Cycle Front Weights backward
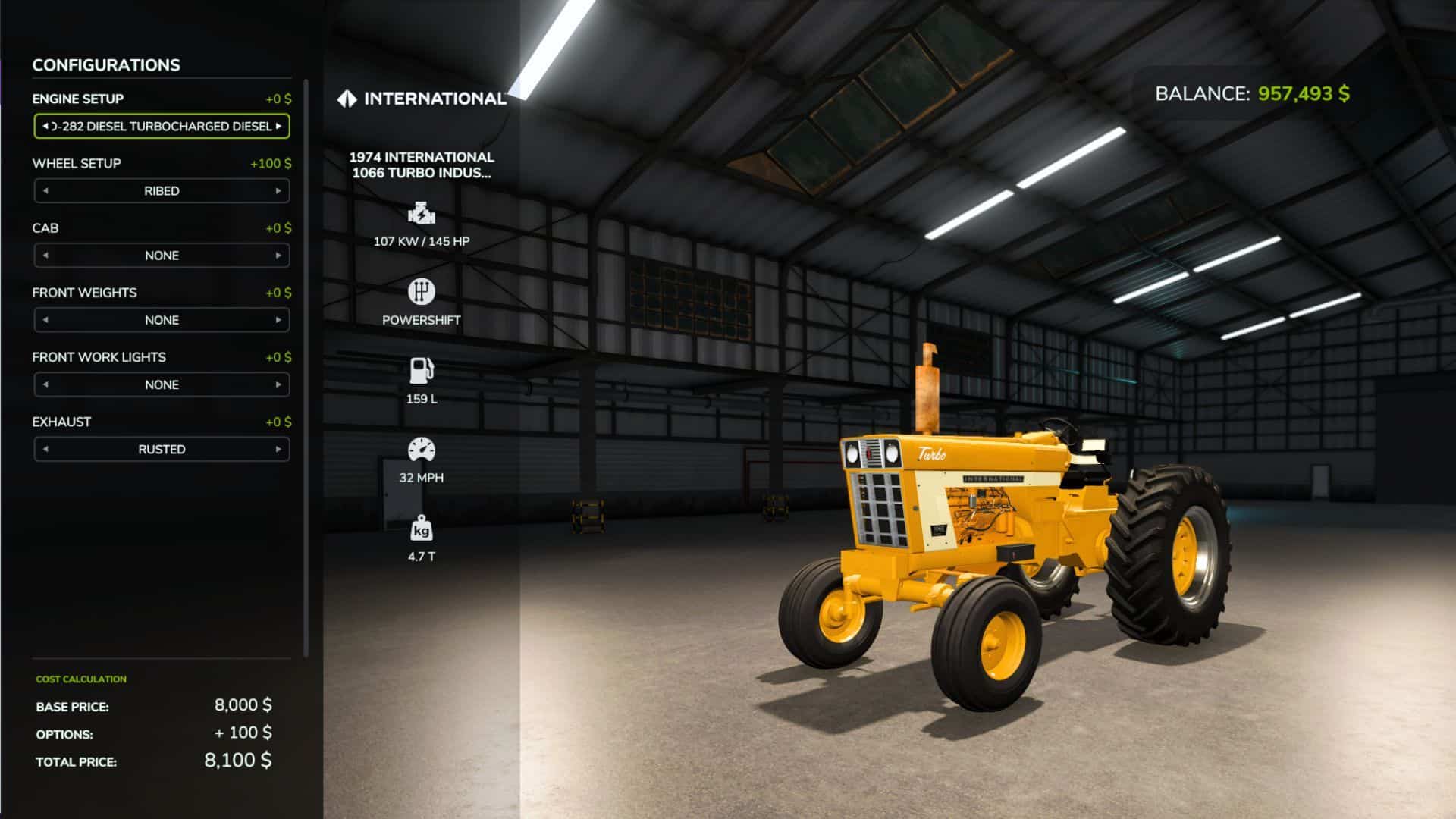1456x819 pixels. (x=45, y=320)
